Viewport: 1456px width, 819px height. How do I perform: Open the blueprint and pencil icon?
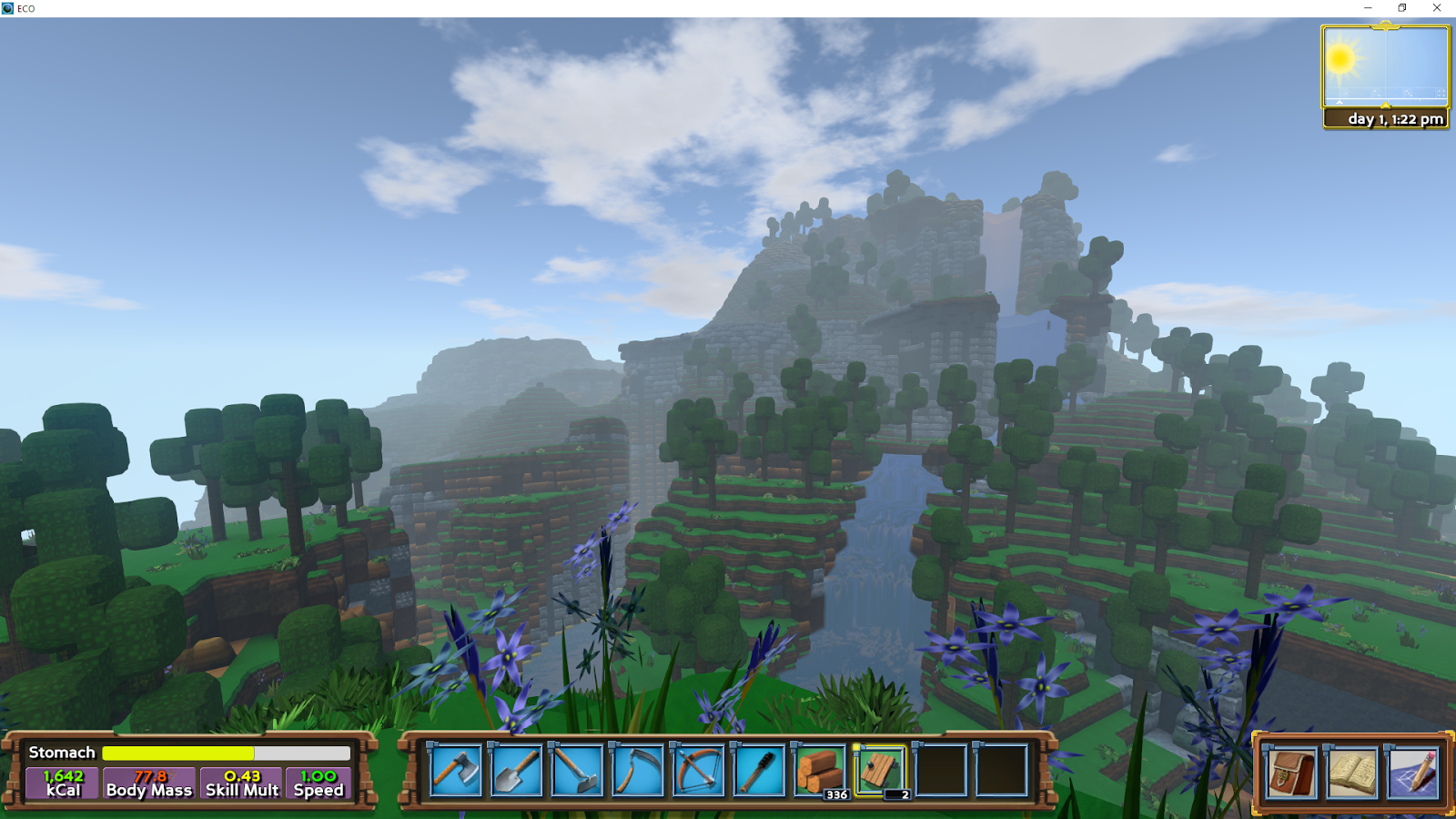coord(1412,773)
